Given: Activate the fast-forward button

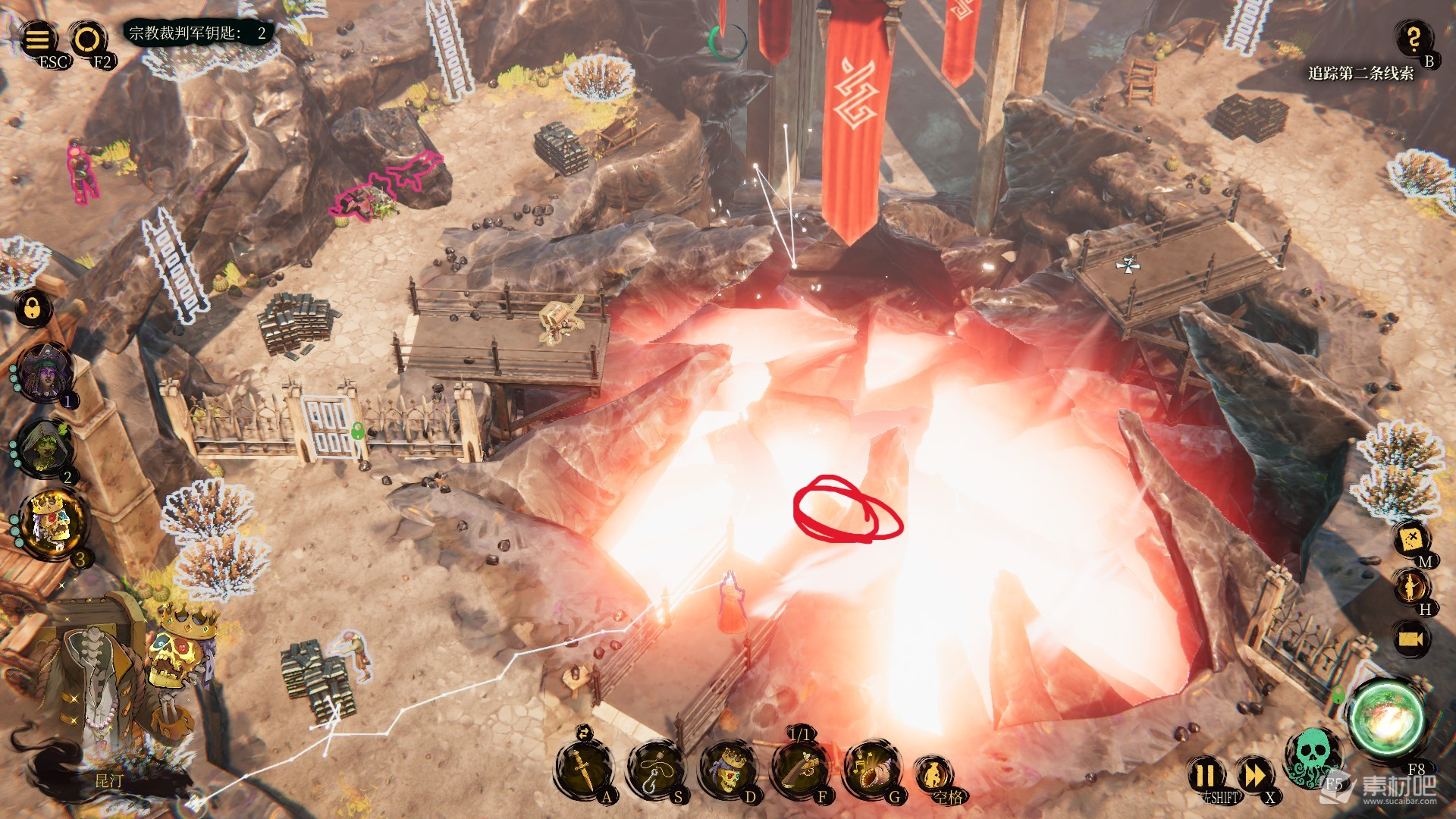Looking at the screenshot, I should click(x=1254, y=775).
